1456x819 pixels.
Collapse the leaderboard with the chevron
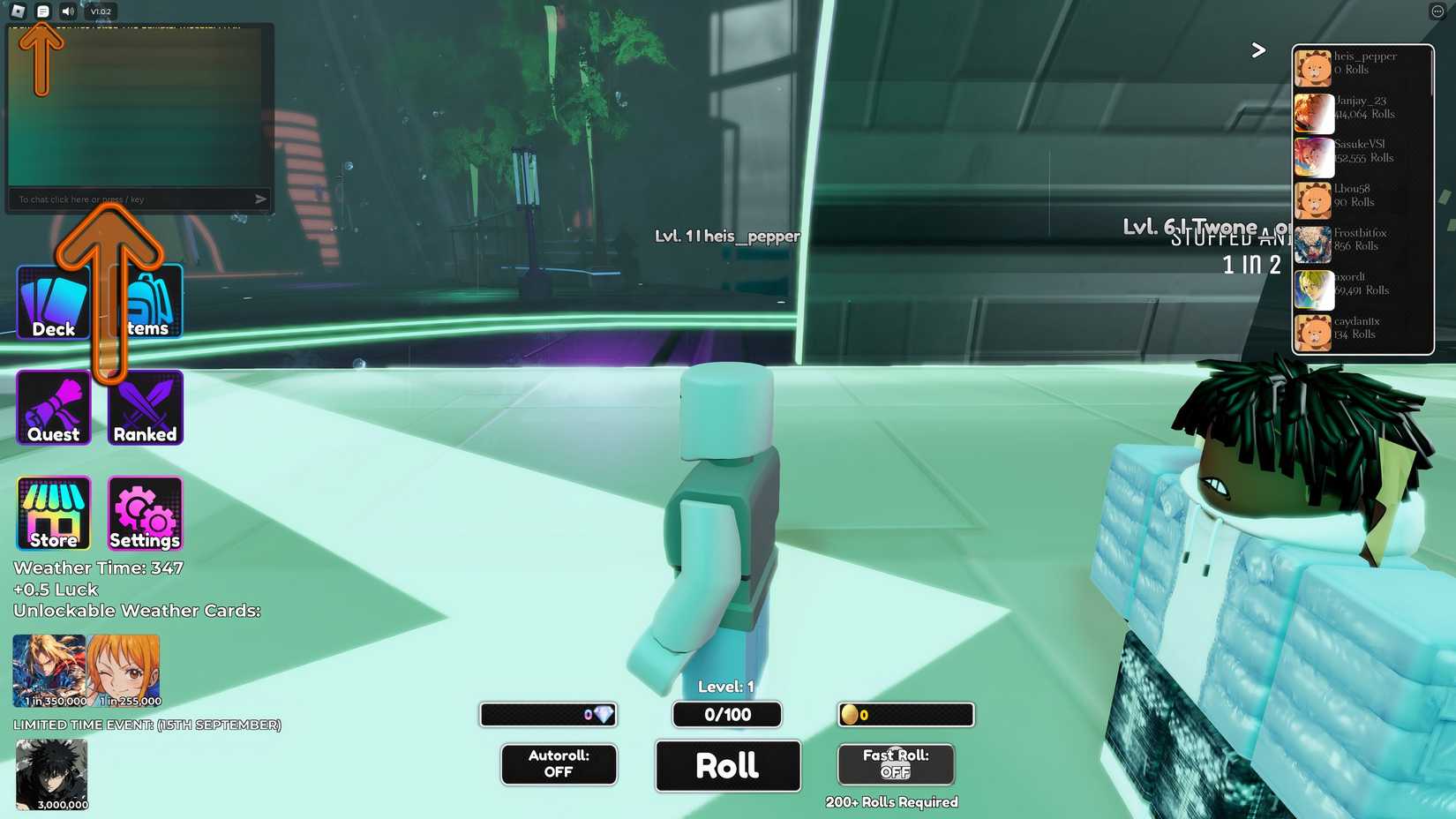(1258, 50)
